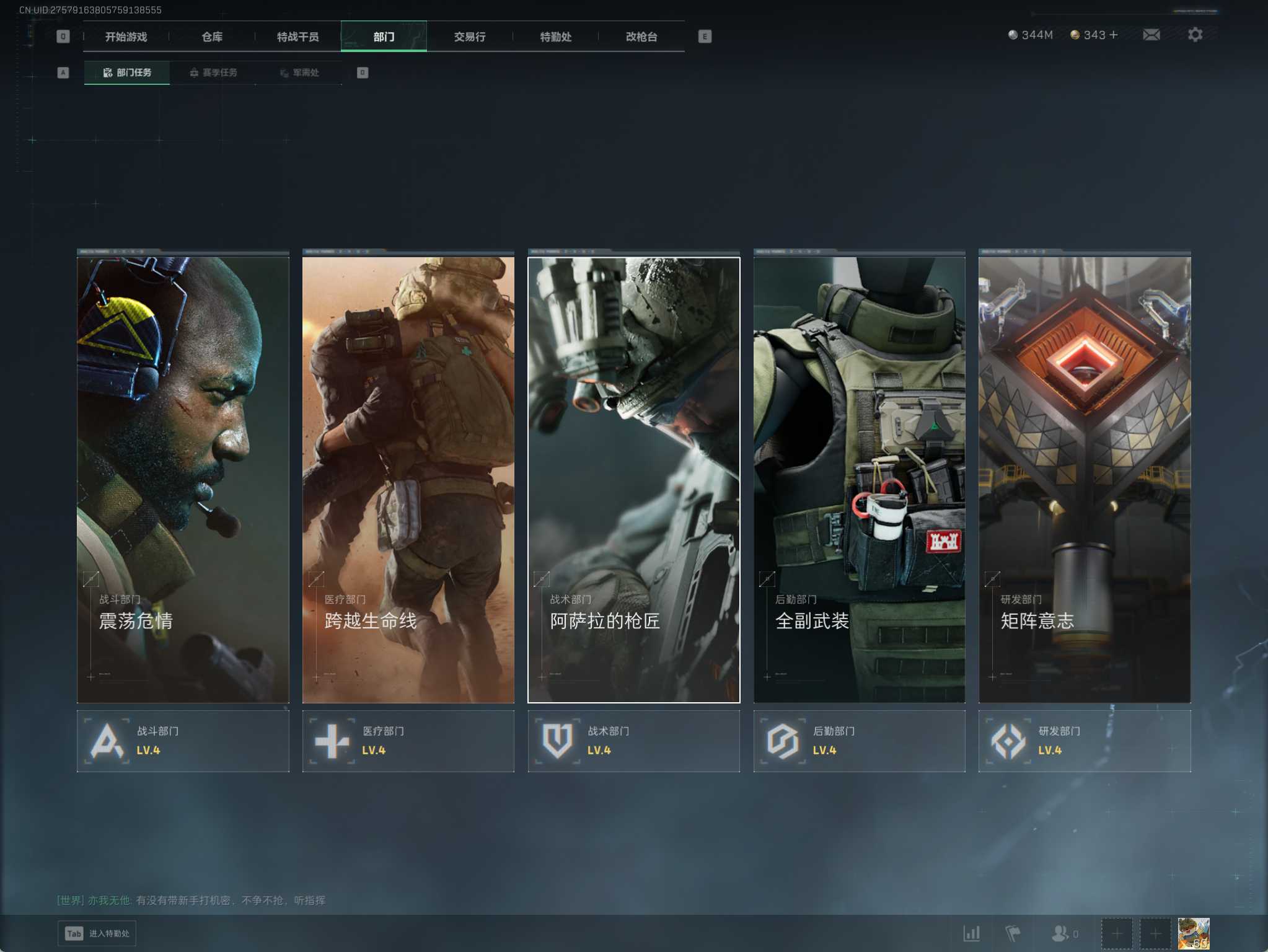Show the 赛季任务 sub-tab
This screenshot has height=952, width=1268.
[213, 73]
